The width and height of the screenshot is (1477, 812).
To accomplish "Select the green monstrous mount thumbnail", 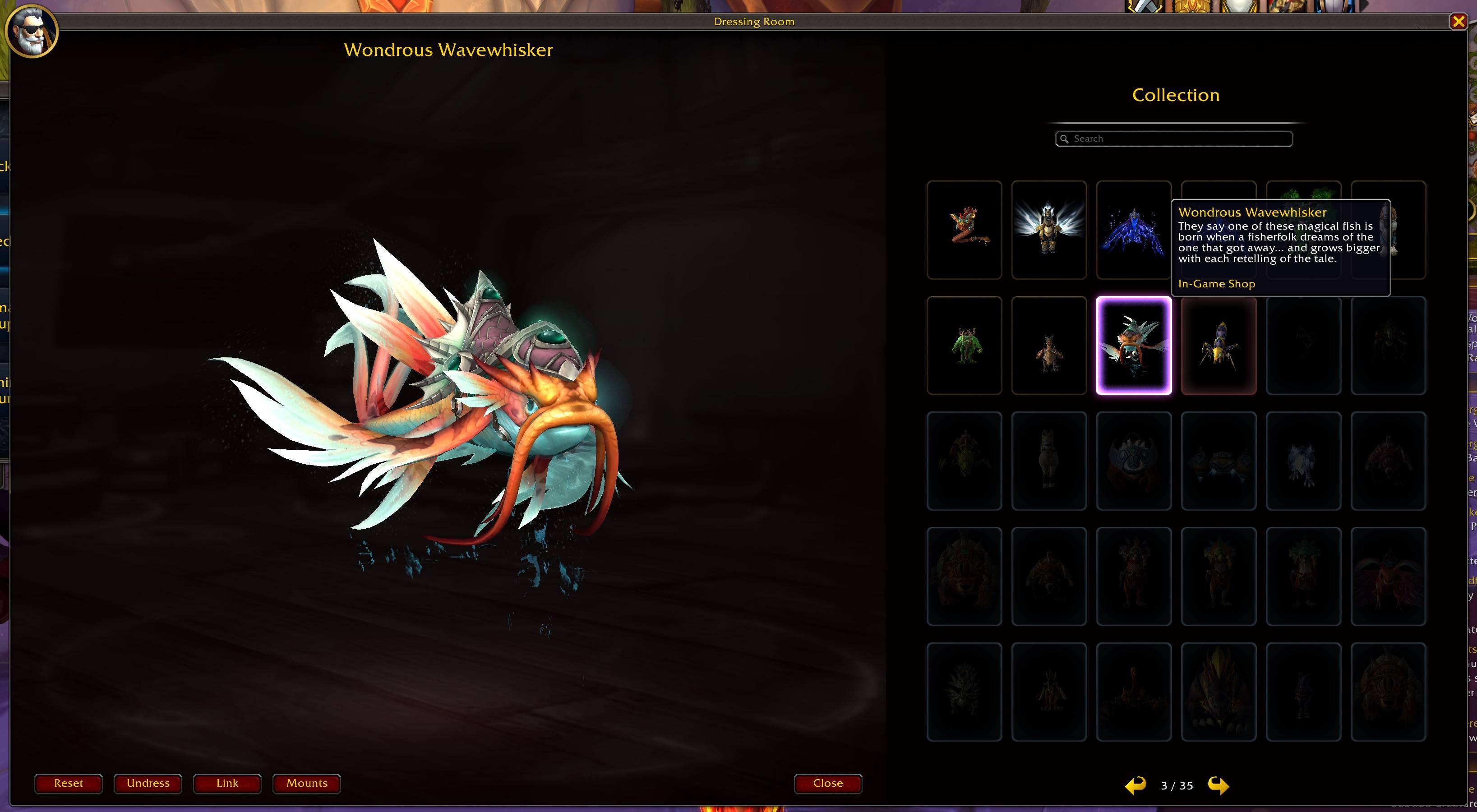I will coord(964,345).
